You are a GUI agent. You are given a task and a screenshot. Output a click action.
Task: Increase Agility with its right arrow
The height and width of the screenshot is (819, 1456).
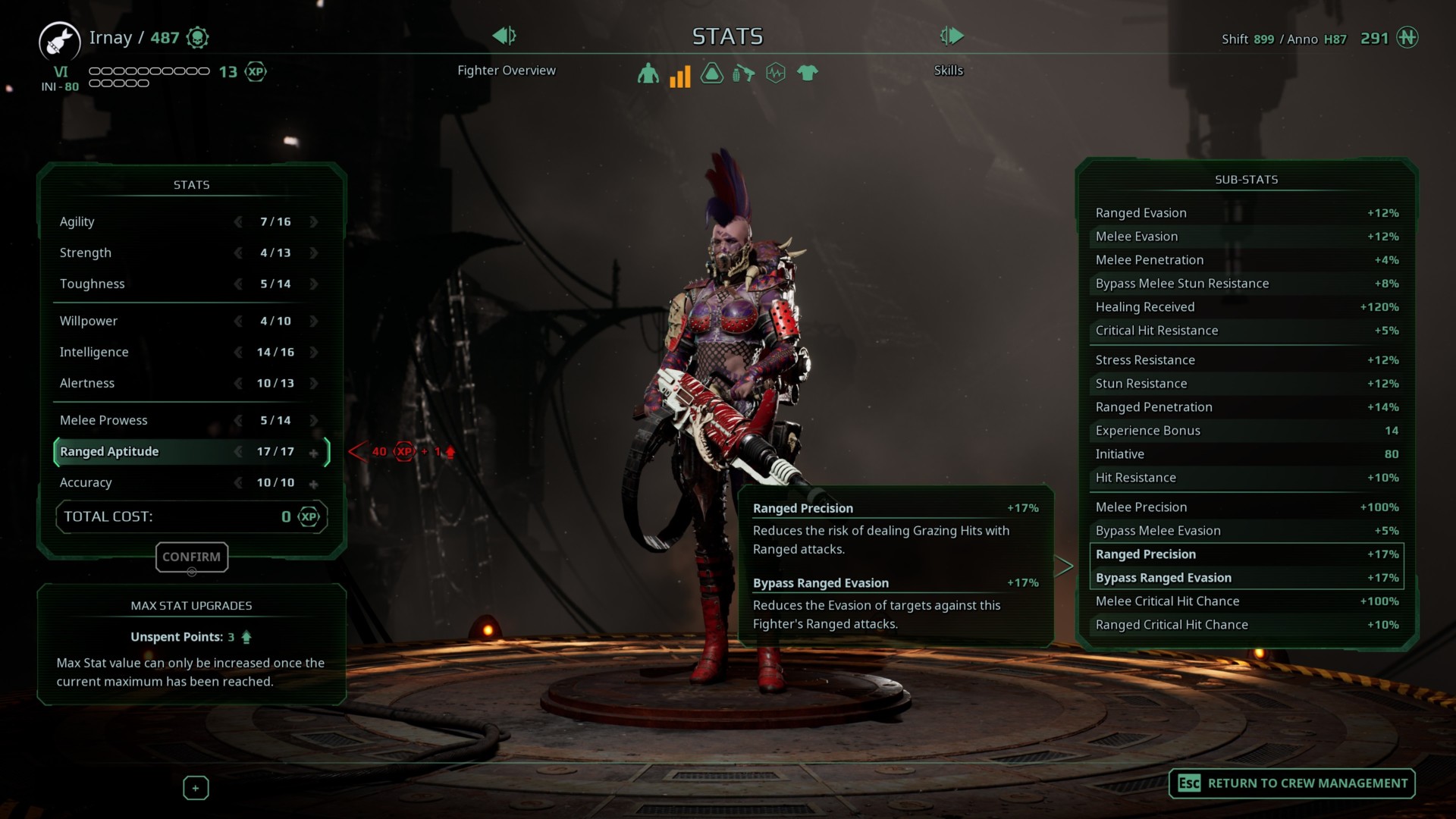pyautogui.click(x=313, y=222)
